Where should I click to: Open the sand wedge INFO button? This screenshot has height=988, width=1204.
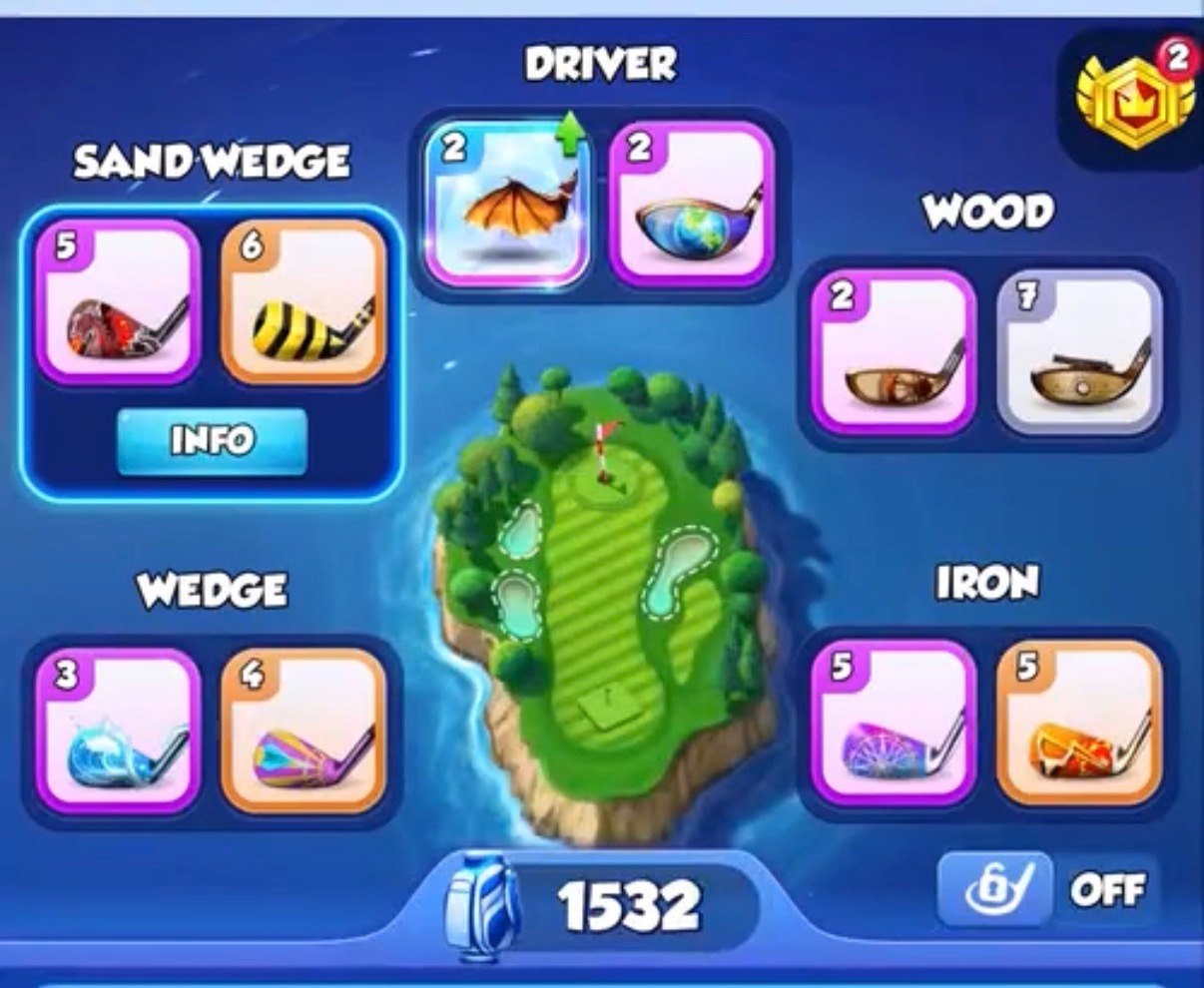click(211, 440)
